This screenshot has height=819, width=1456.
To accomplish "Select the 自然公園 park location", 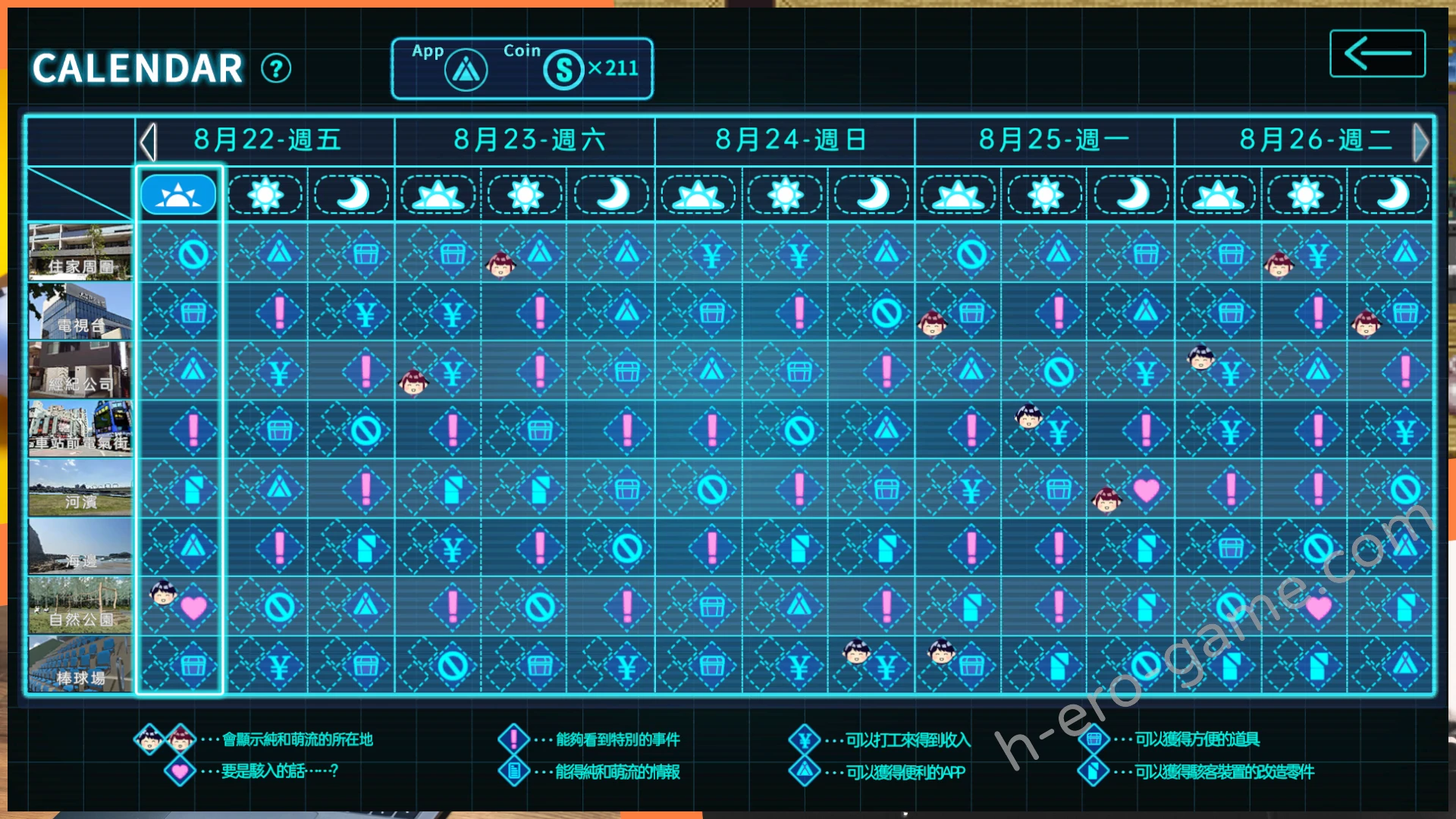I will point(80,605).
